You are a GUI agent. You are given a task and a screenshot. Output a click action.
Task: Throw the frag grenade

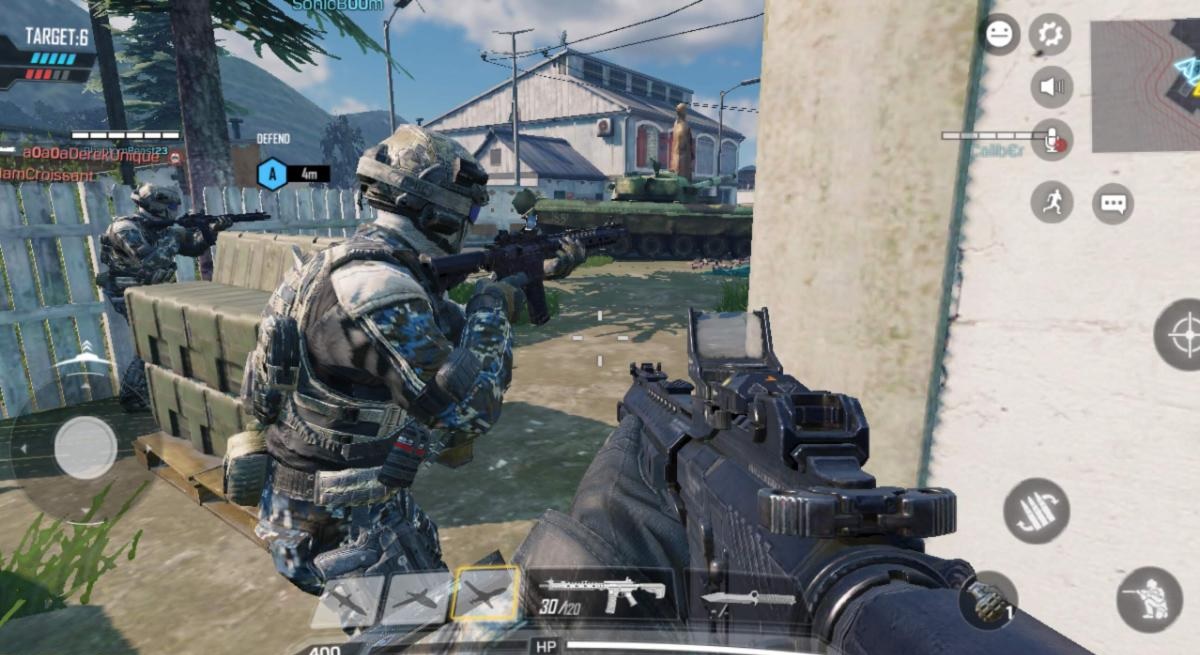click(988, 601)
